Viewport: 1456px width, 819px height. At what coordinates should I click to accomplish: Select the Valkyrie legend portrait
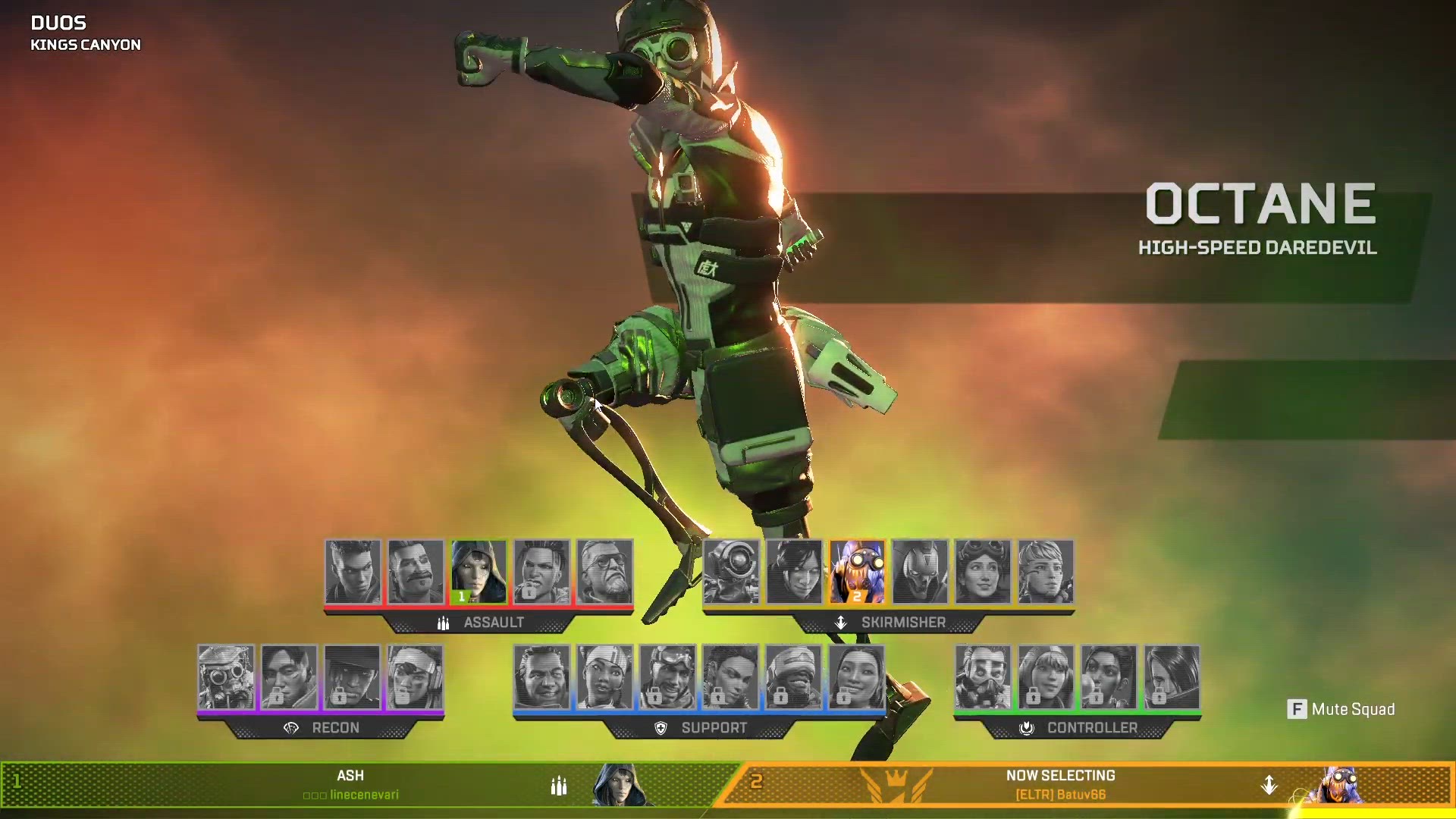[1046, 572]
